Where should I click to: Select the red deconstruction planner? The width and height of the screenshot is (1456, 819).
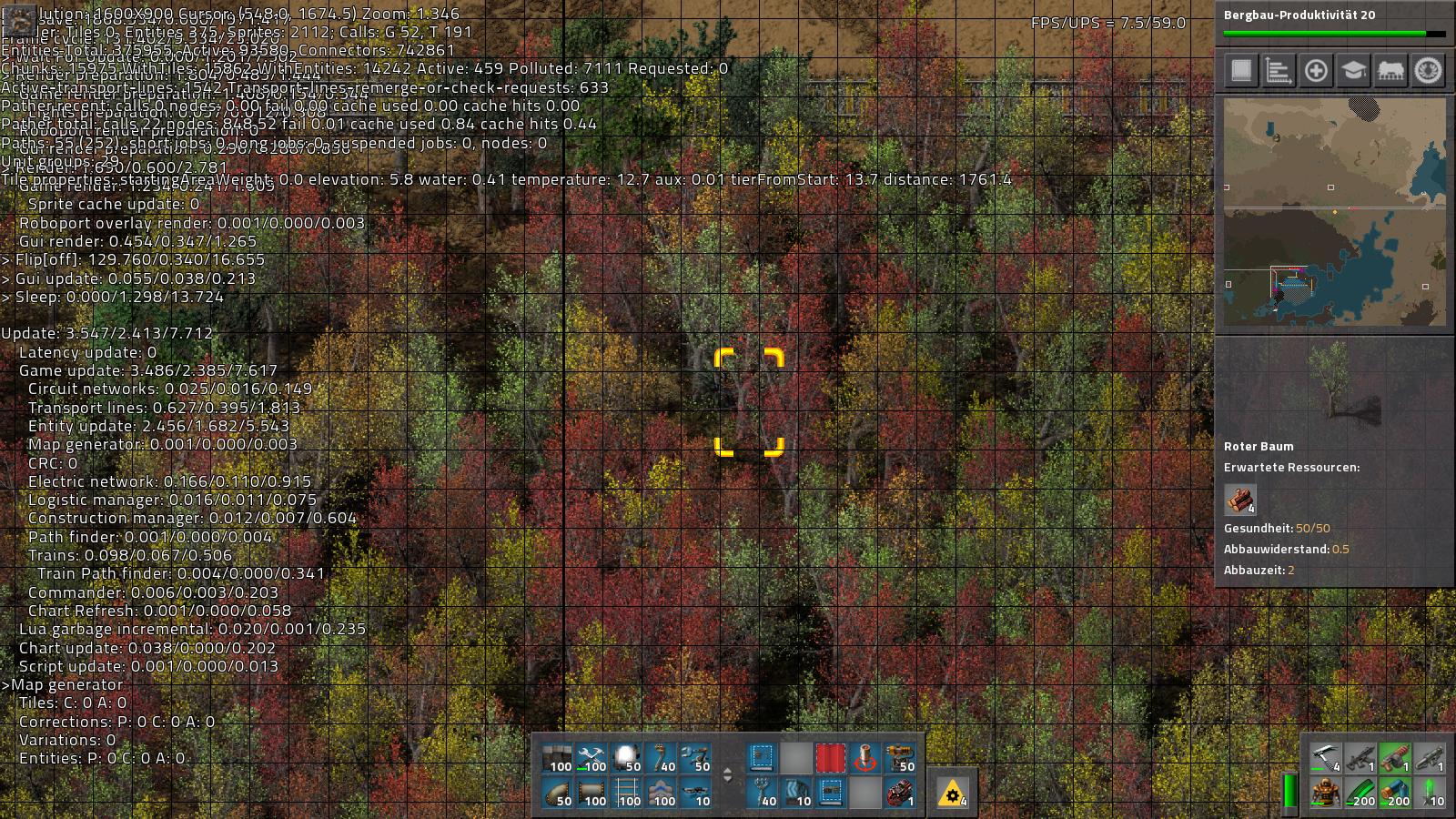pyautogui.click(x=830, y=758)
